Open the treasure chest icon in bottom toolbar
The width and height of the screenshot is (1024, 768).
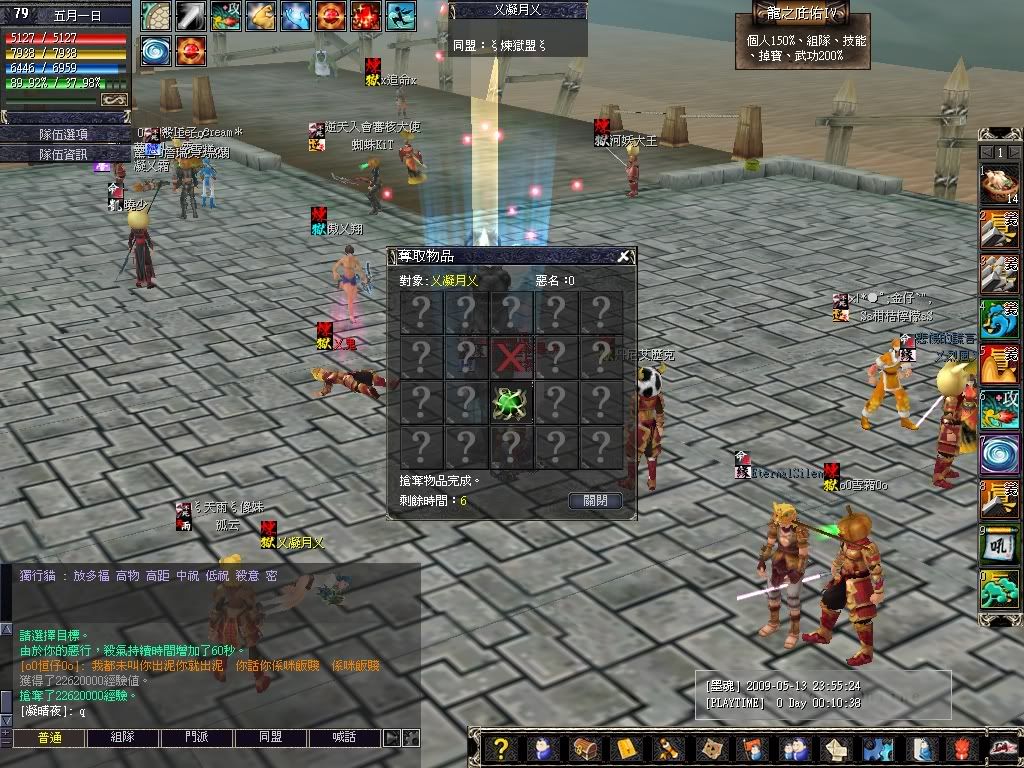(584, 748)
